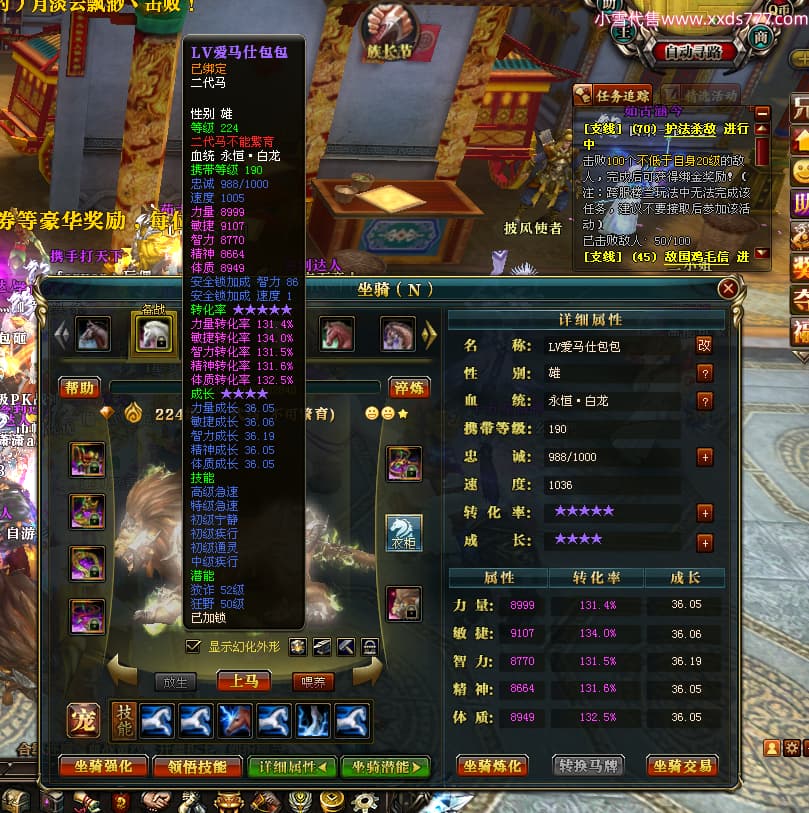Open 坐骑强化 mount enhancement
This screenshot has width=809, height=813.
click(101, 767)
